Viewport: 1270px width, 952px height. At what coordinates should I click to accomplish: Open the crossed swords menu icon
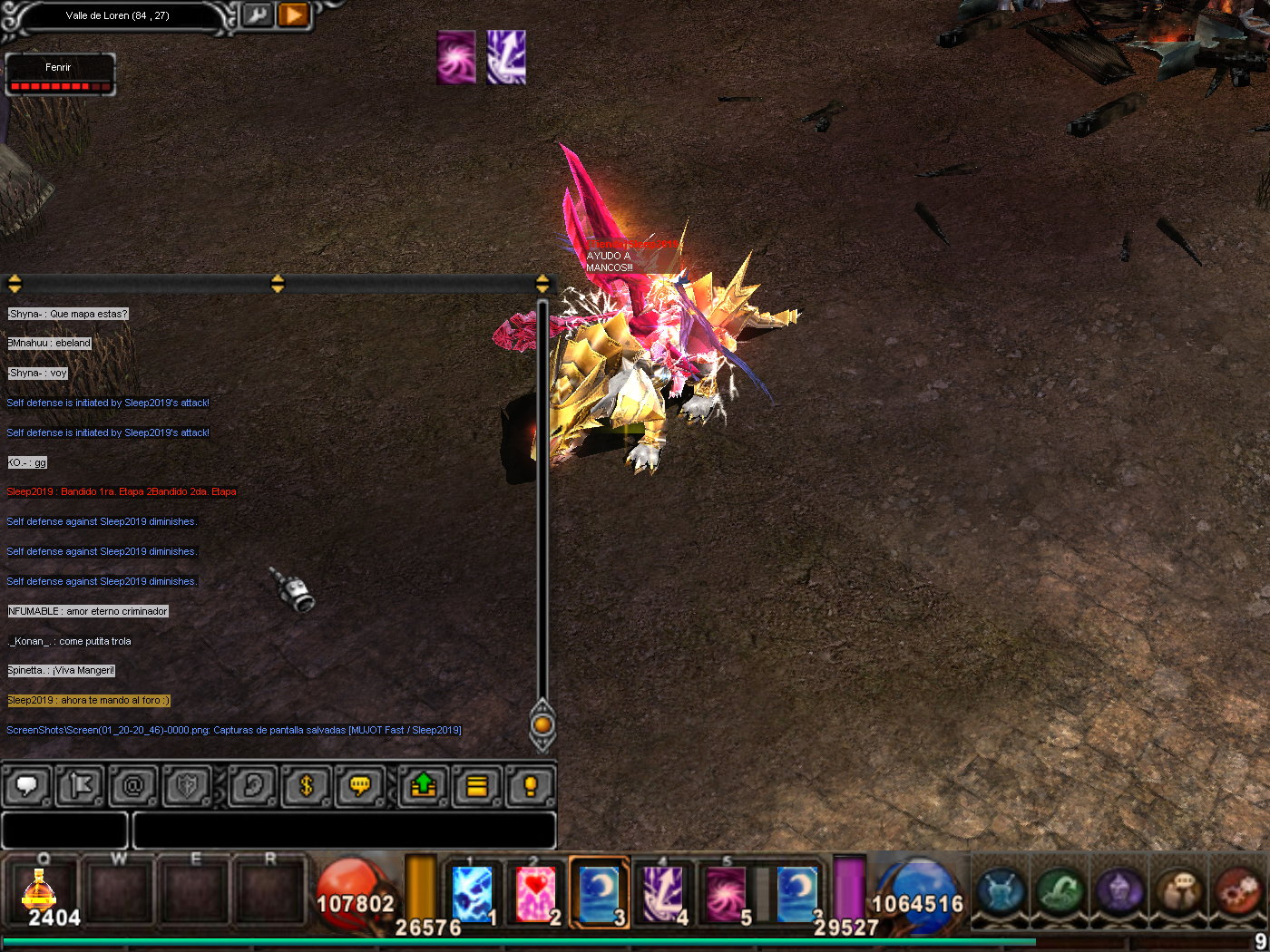pyautogui.click(x=1001, y=890)
